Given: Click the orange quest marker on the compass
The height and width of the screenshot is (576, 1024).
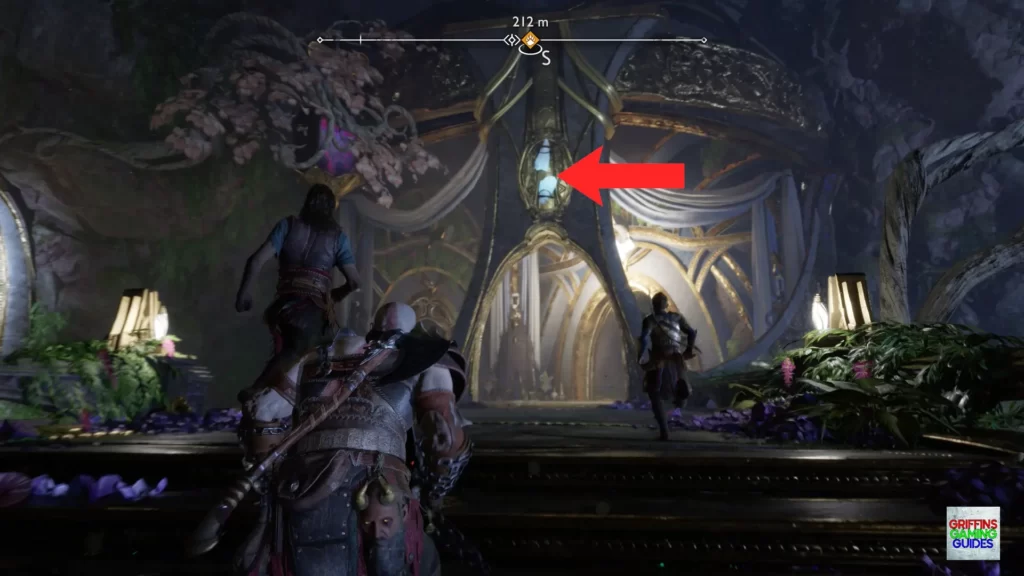Looking at the screenshot, I should [530, 40].
